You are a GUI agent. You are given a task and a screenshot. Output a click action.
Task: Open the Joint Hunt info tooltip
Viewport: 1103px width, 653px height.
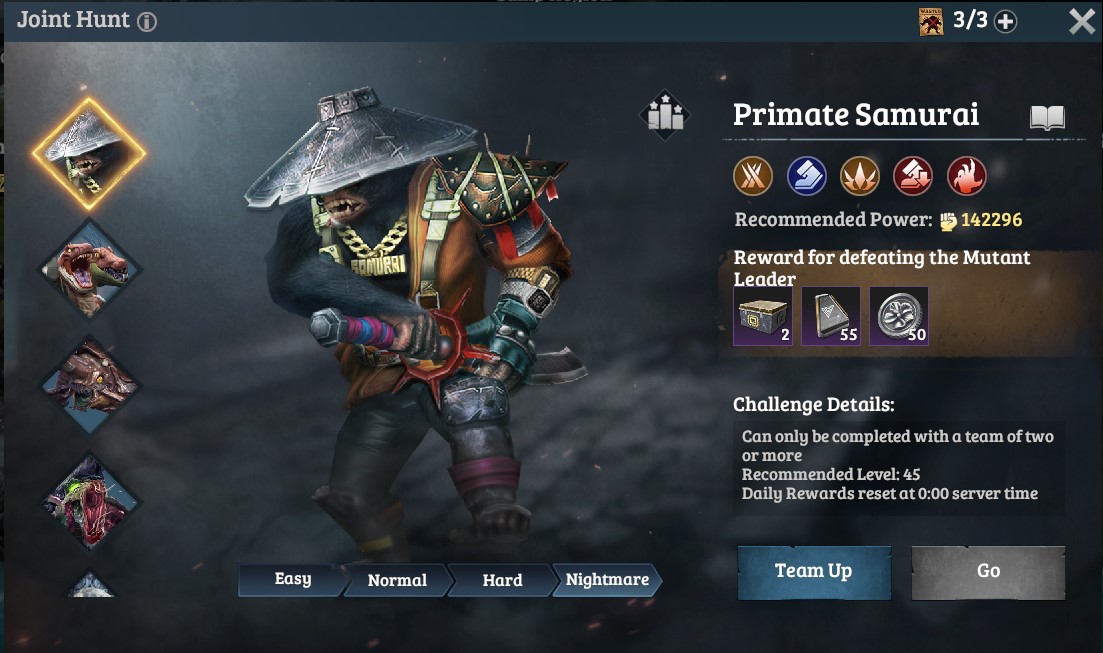point(147,21)
